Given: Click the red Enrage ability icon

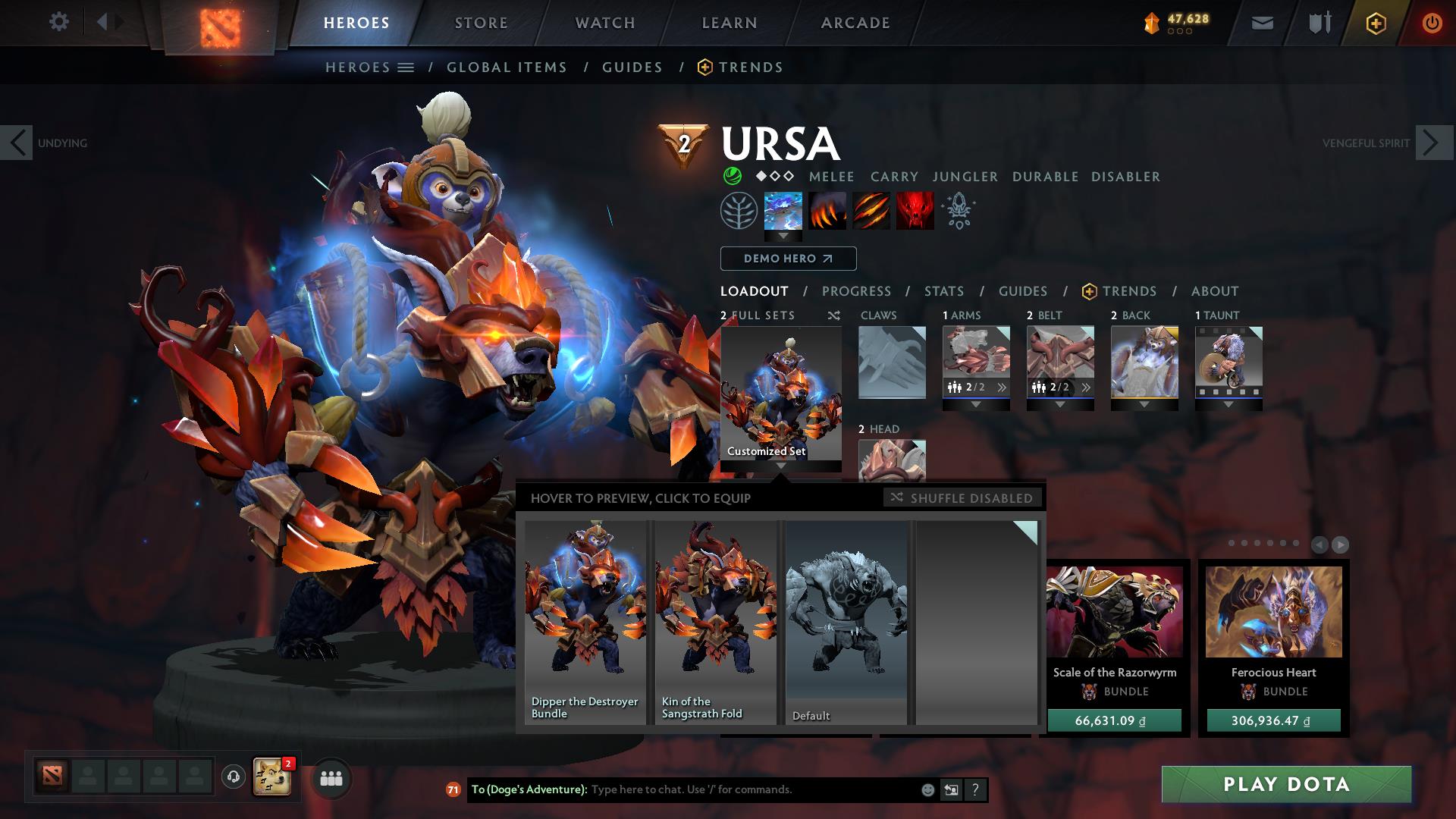Looking at the screenshot, I should pyautogui.click(x=914, y=212).
